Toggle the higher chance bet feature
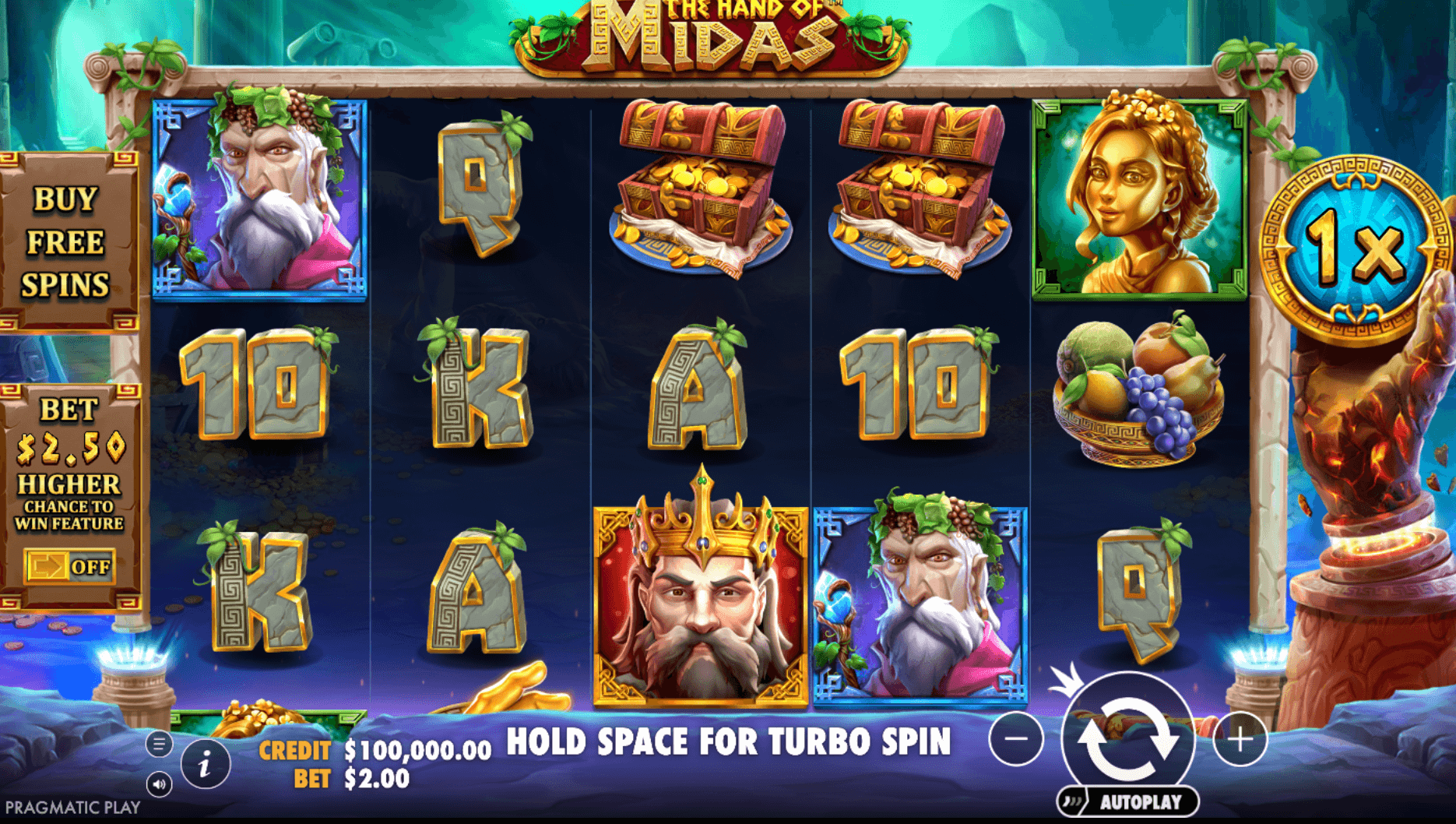The height and width of the screenshot is (824, 1456). click(69, 566)
